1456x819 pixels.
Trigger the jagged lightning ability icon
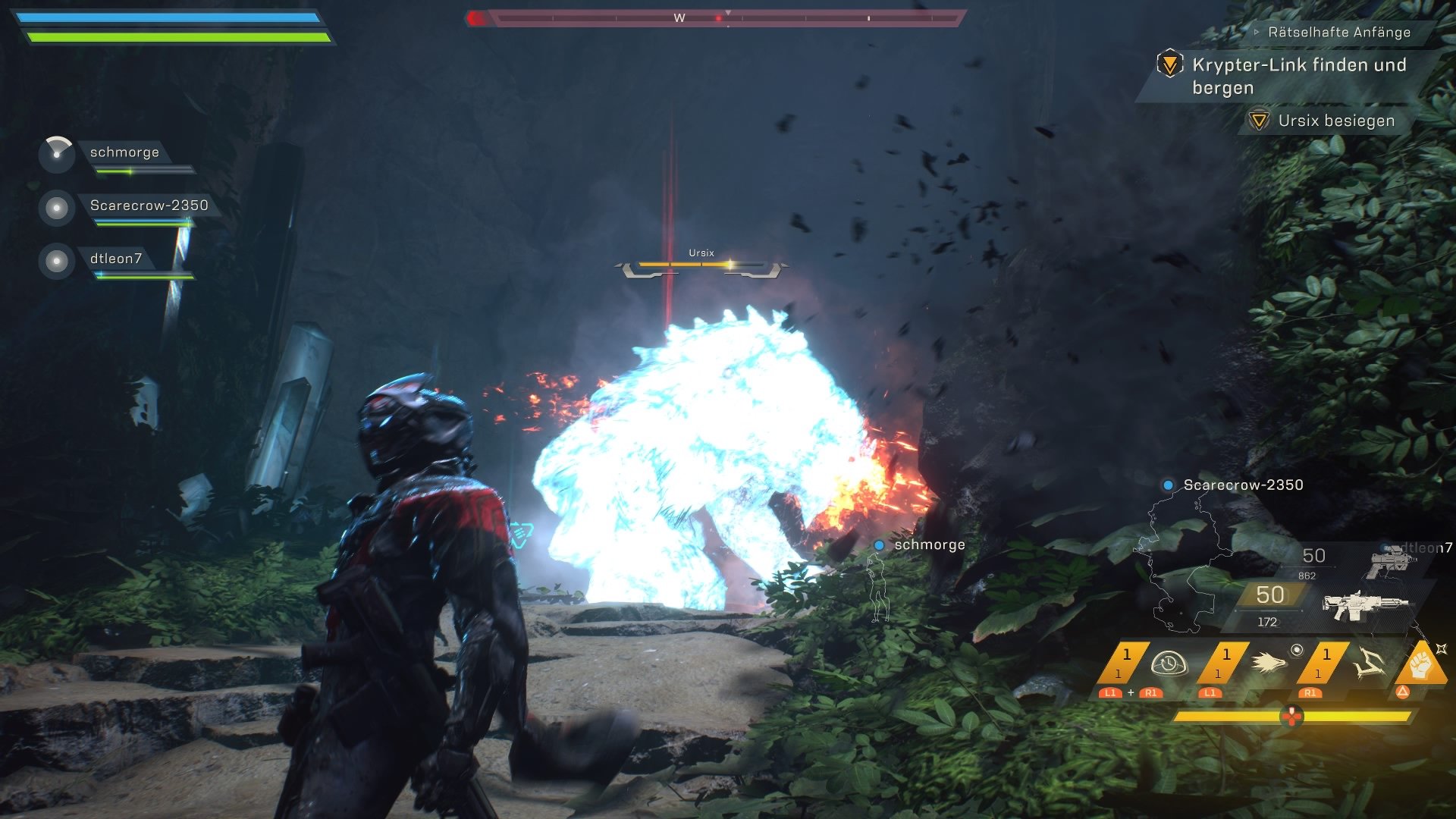pos(1369,664)
